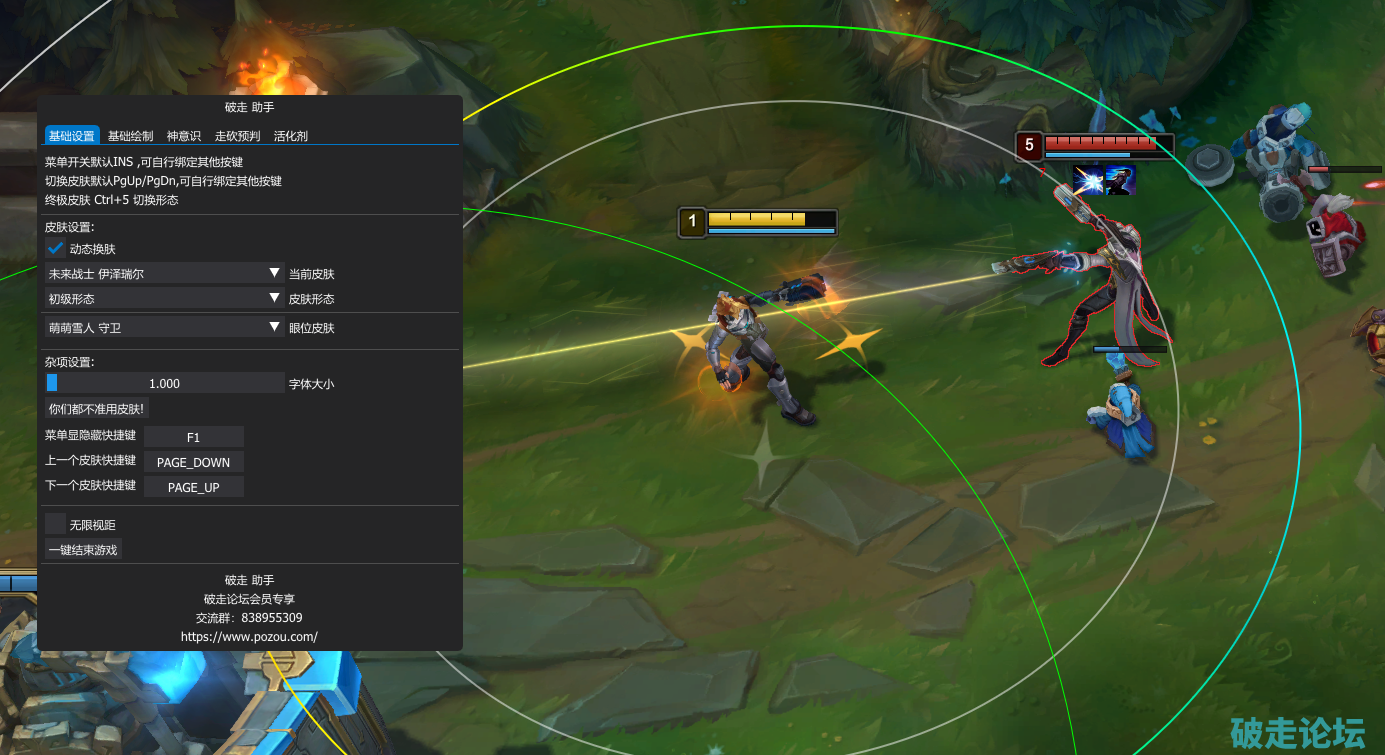Enable the 无限视距 checkbox
1385x755 pixels.
tap(56, 524)
